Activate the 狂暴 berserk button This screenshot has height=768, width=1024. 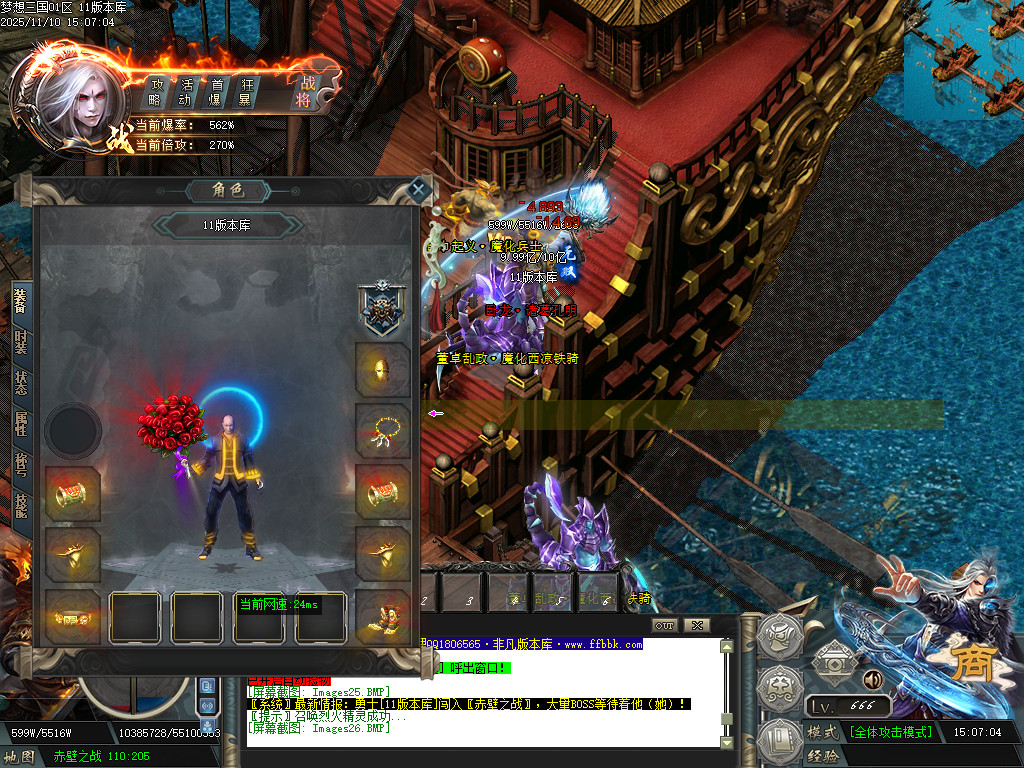(x=245, y=92)
